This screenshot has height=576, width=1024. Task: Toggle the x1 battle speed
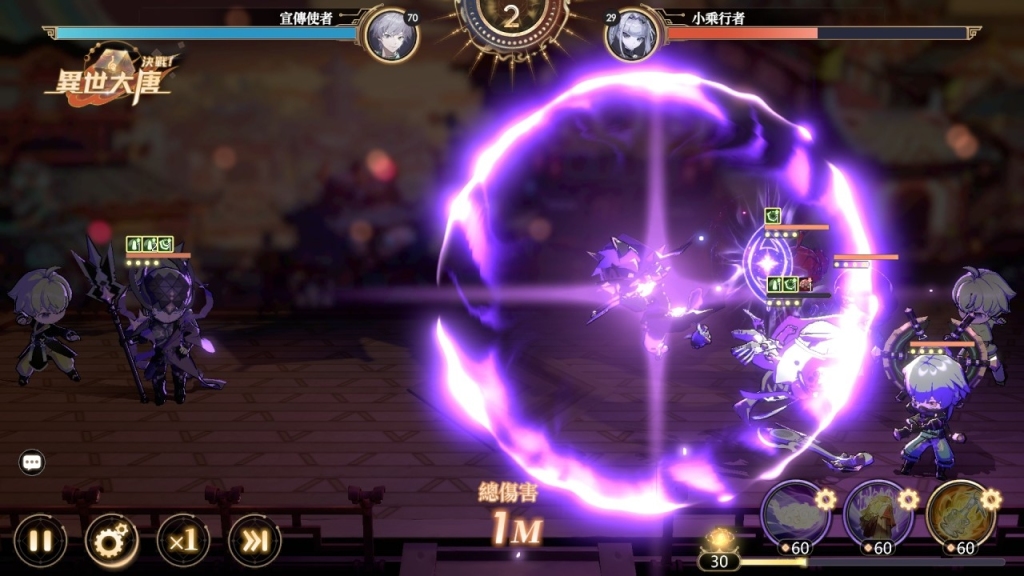[183, 541]
